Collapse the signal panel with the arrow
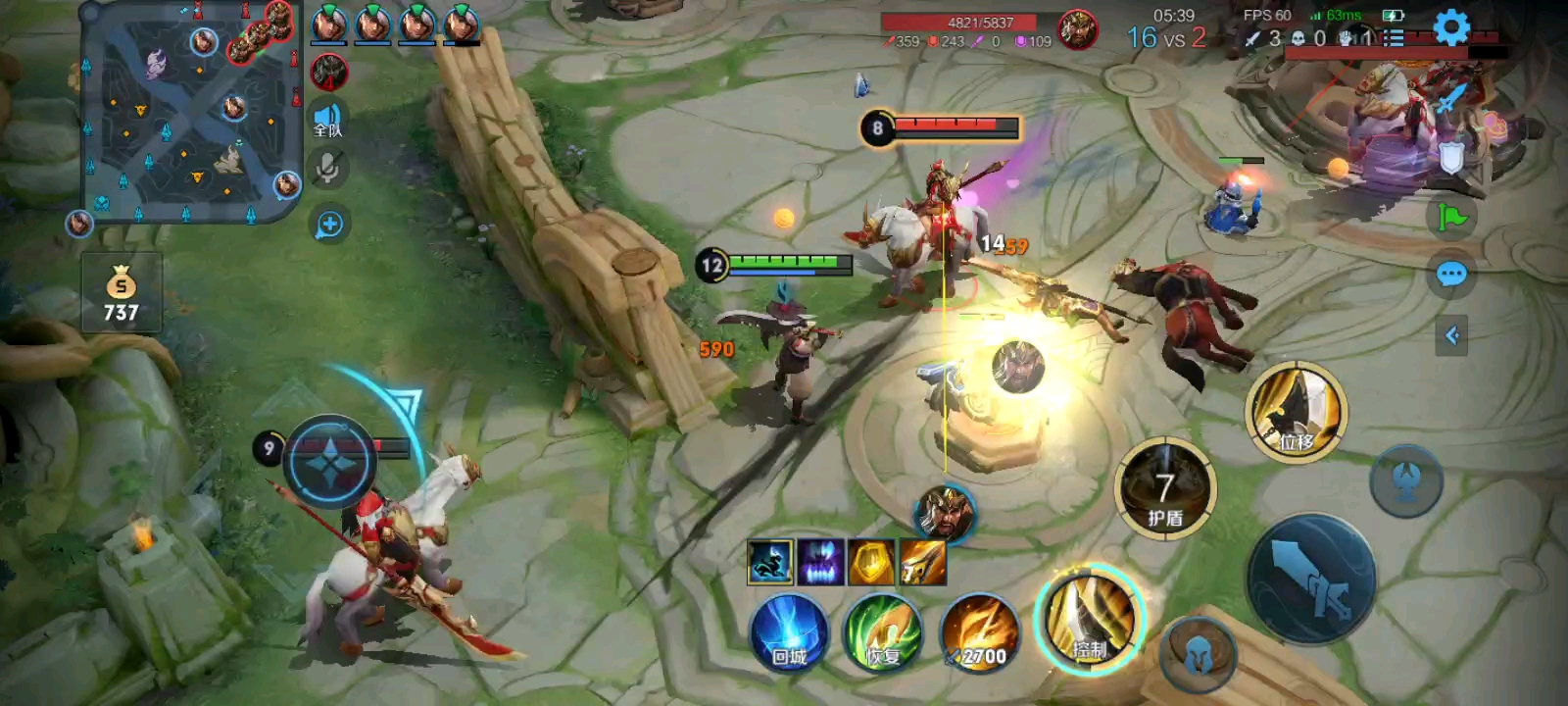 [1451, 336]
